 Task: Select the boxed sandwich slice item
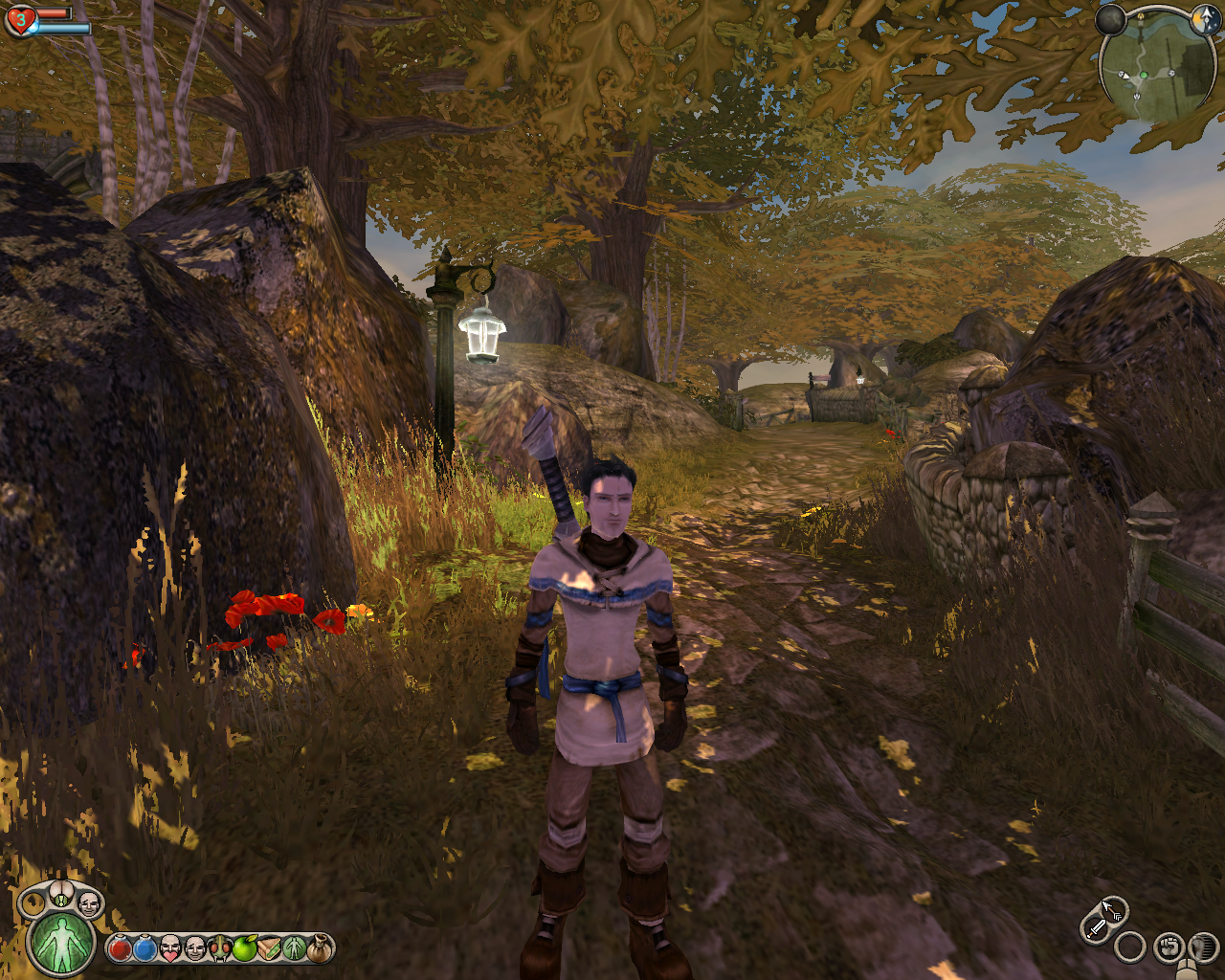point(270,948)
